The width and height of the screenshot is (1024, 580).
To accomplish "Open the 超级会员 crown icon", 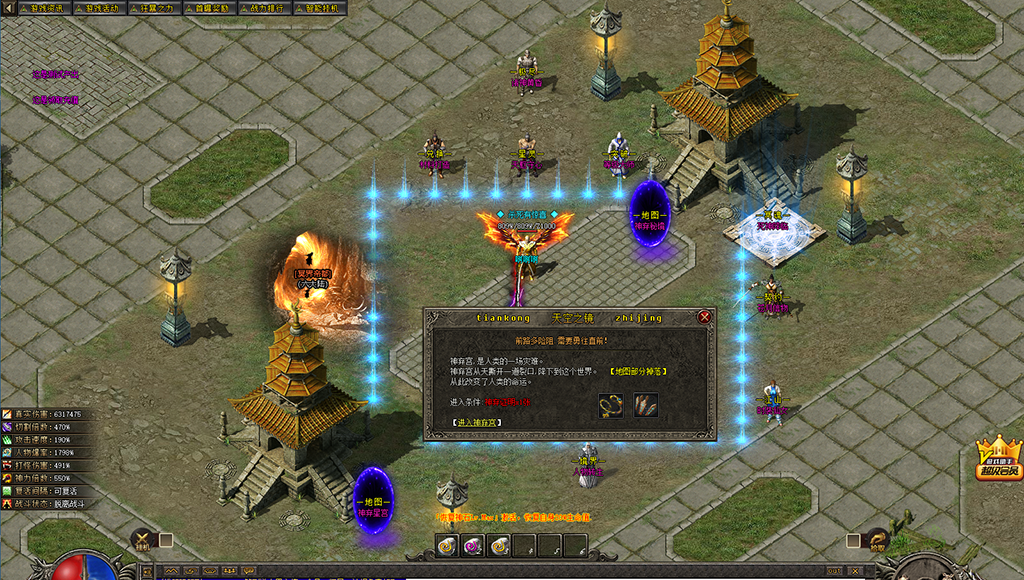I will tap(998, 458).
